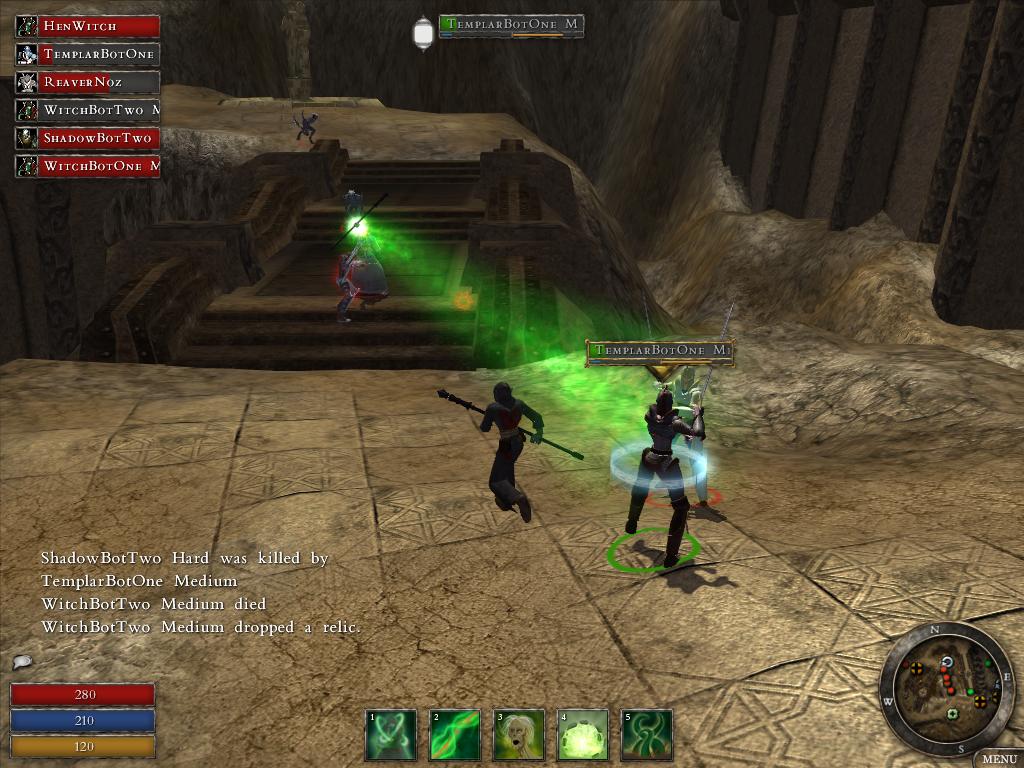
Task: Open the MENU button
Action: [x=998, y=759]
